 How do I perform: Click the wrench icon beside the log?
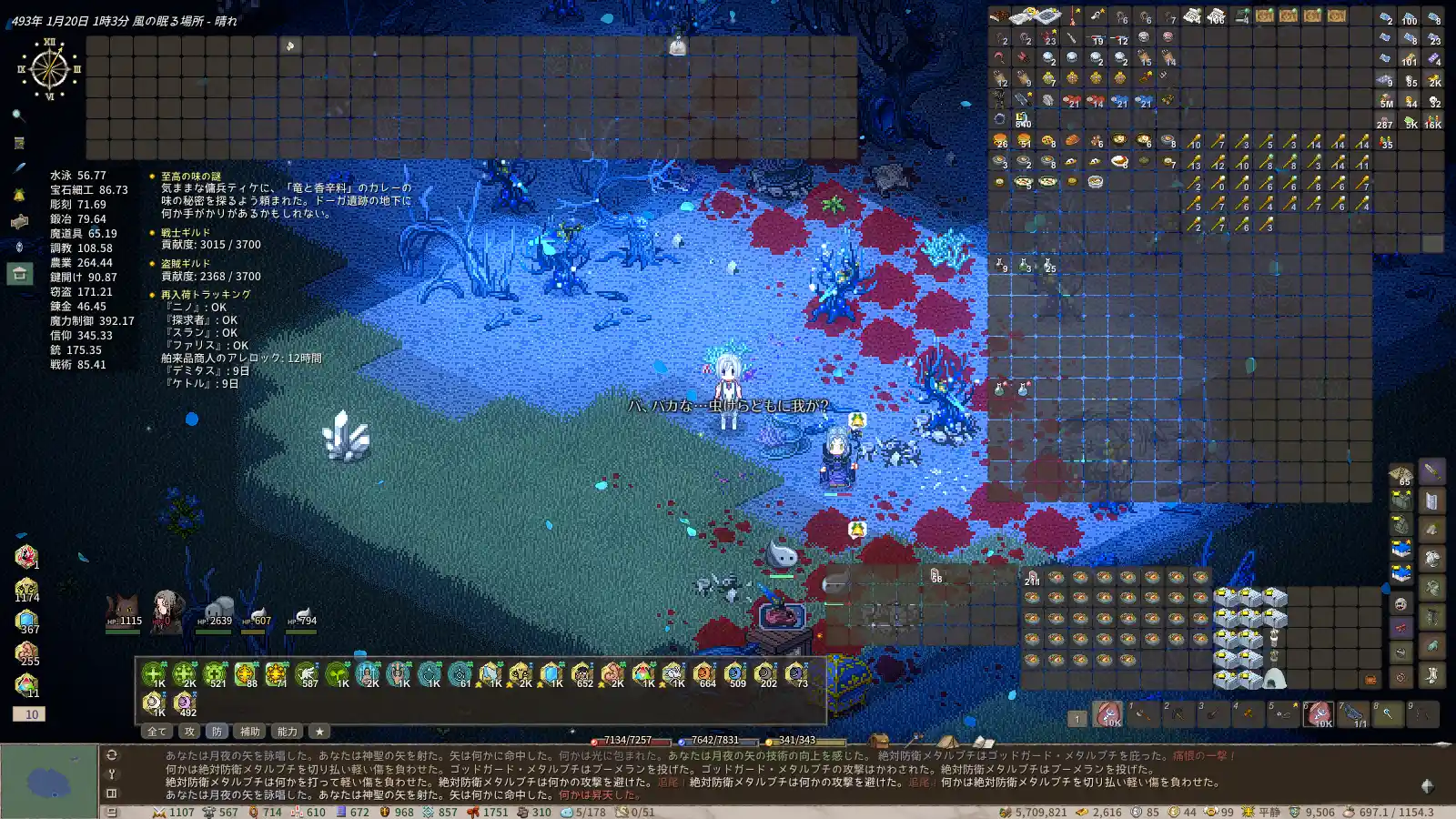point(111,774)
